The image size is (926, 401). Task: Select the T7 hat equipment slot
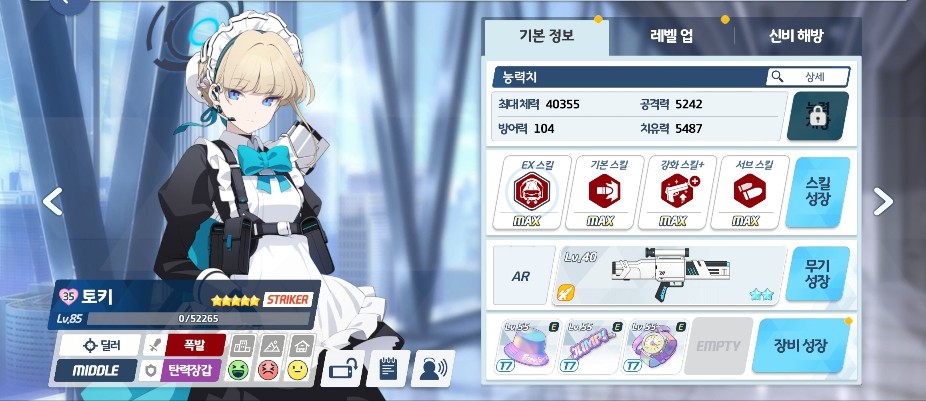pyautogui.click(x=527, y=347)
